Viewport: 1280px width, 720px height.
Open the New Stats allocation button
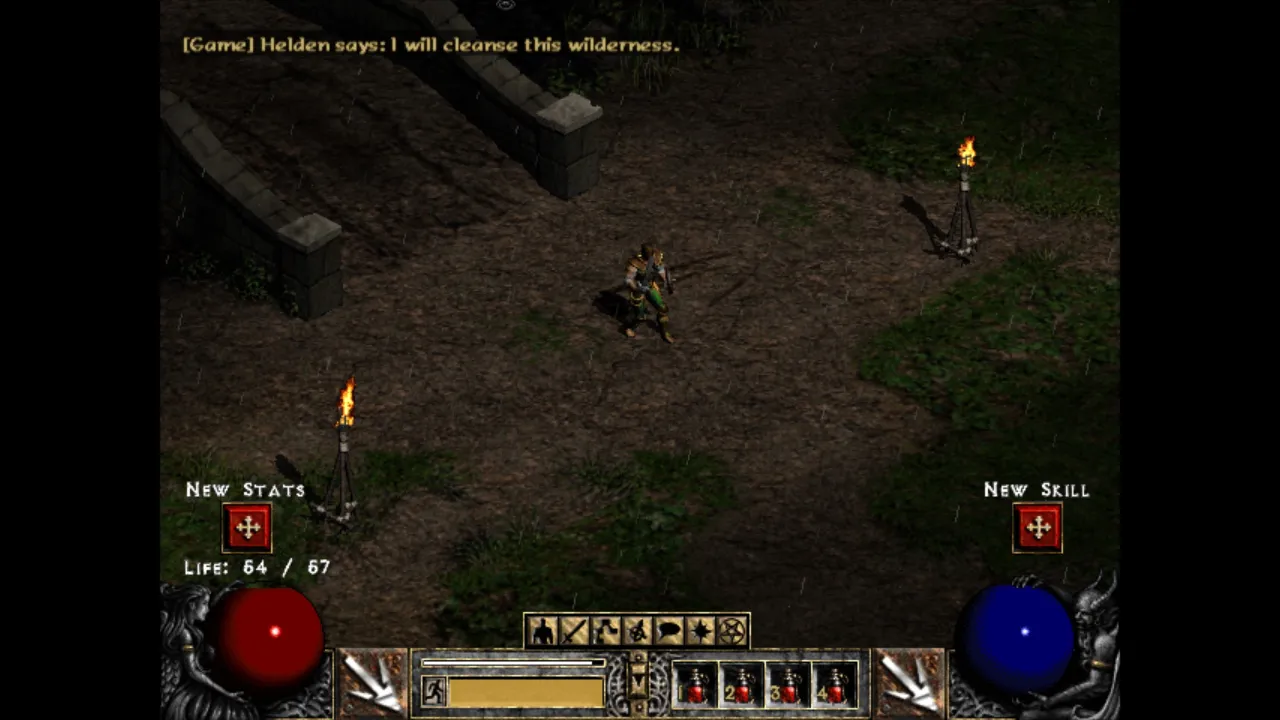coord(247,528)
